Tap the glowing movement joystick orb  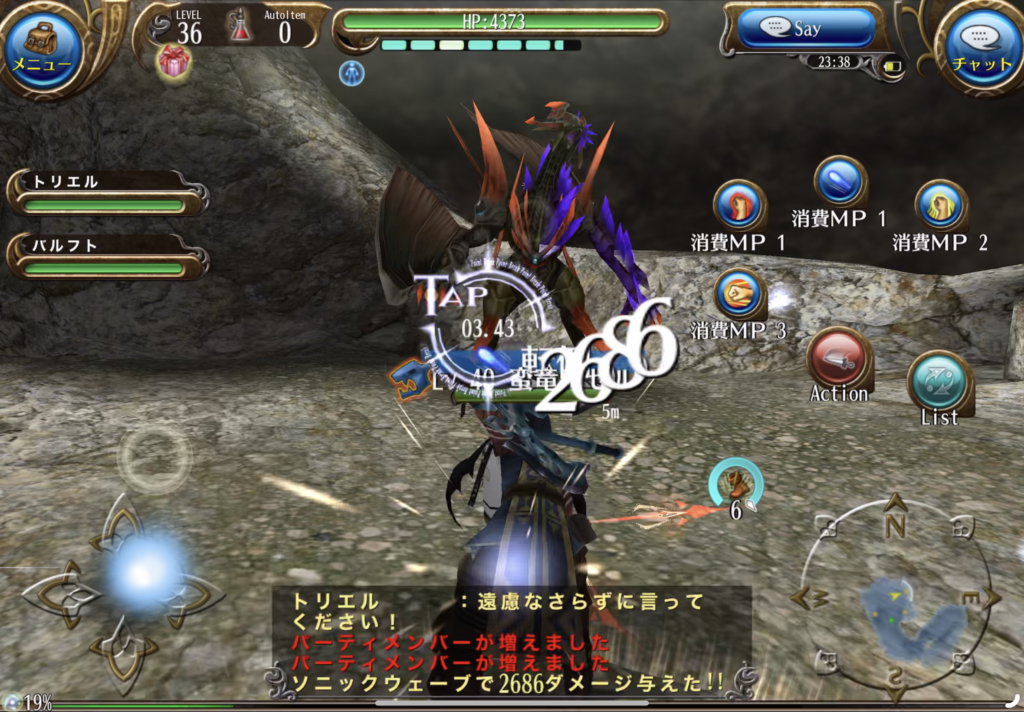(143, 572)
